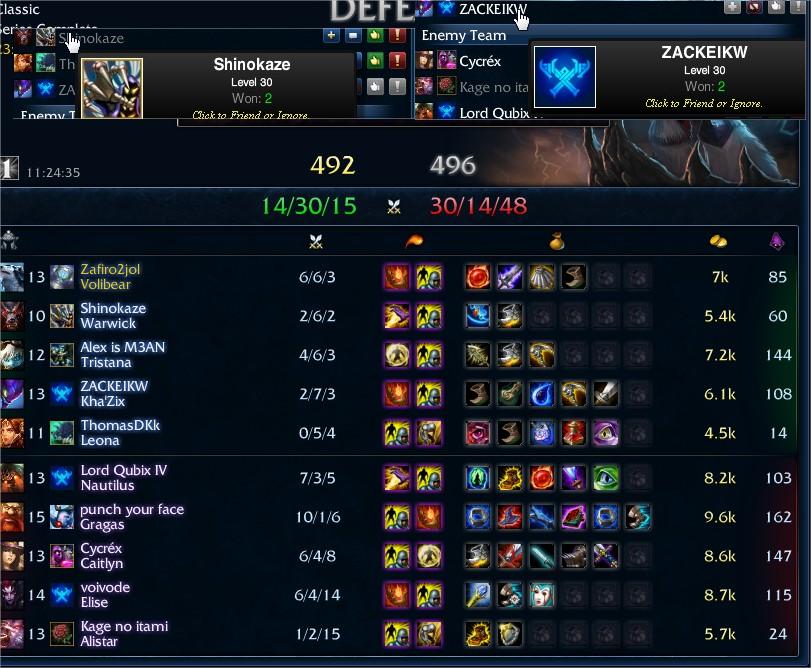The image size is (811, 668).
Task: Click the gold coins column header icon
Action: point(718,242)
